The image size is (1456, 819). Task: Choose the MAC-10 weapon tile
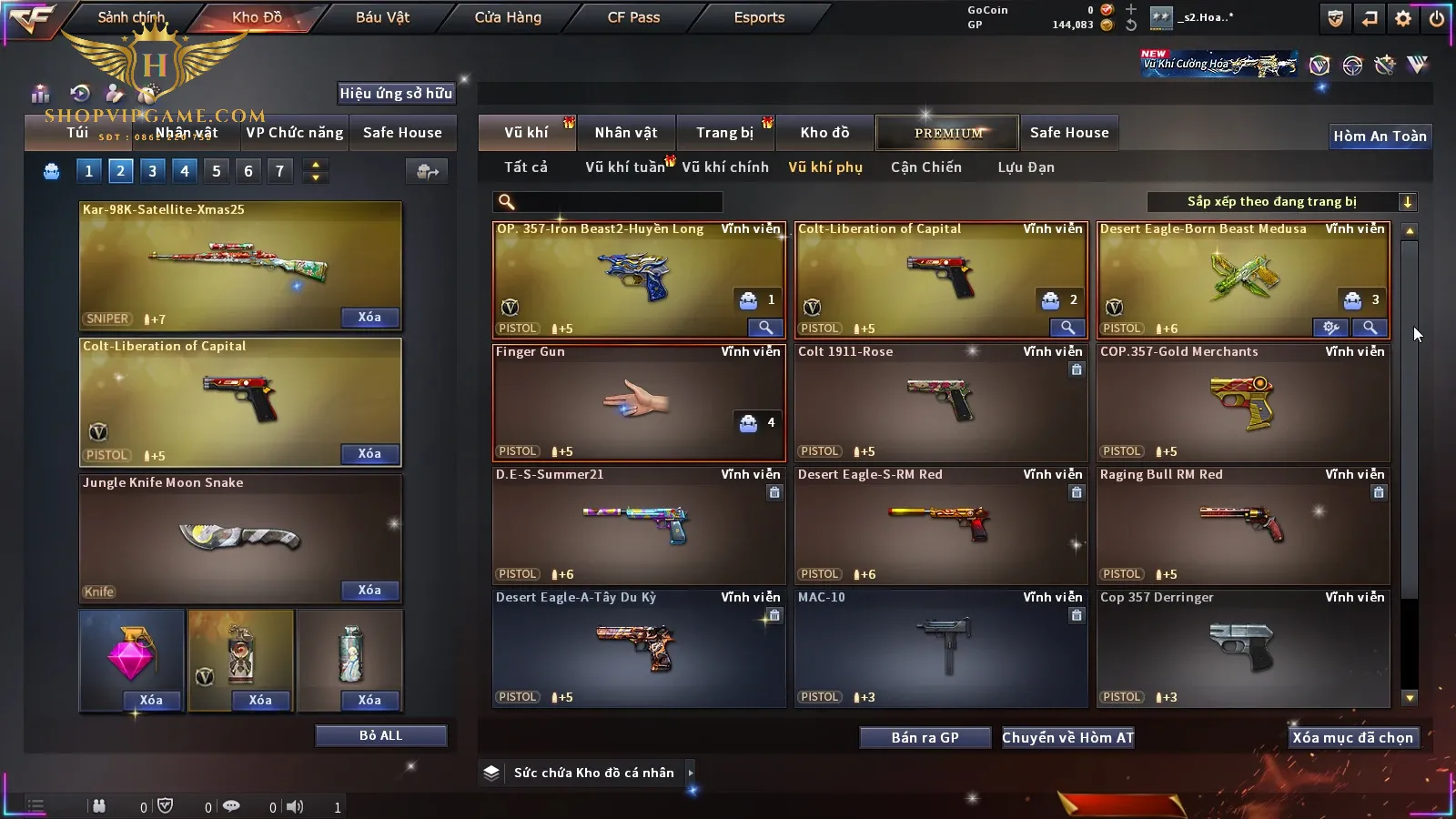point(940,647)
